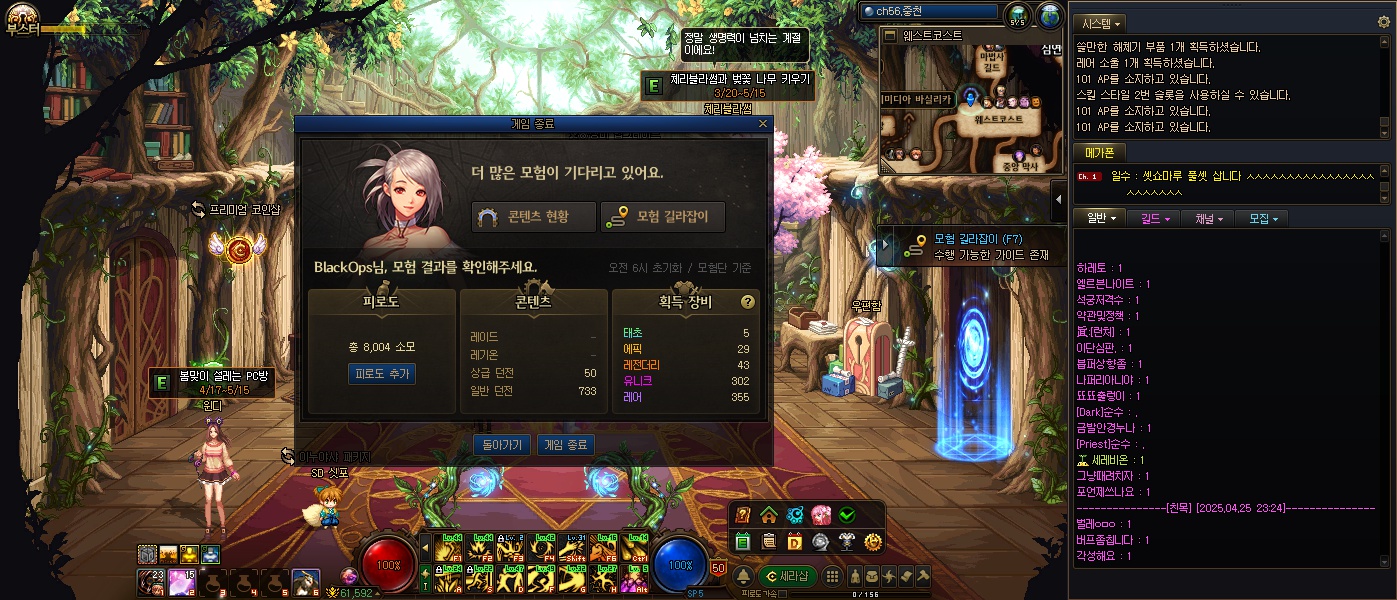Select the pink-haired character icon
This screenshot has width=1397, height=600.
(x=821, y=515)
